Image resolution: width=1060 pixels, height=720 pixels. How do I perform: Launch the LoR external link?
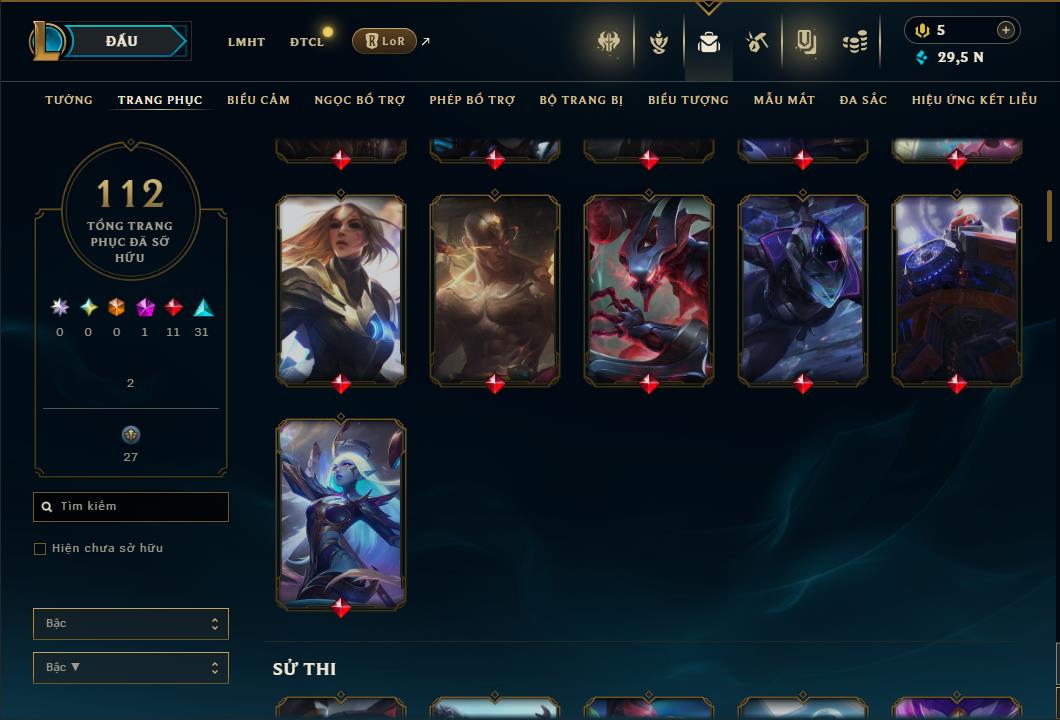pos(385,41)
